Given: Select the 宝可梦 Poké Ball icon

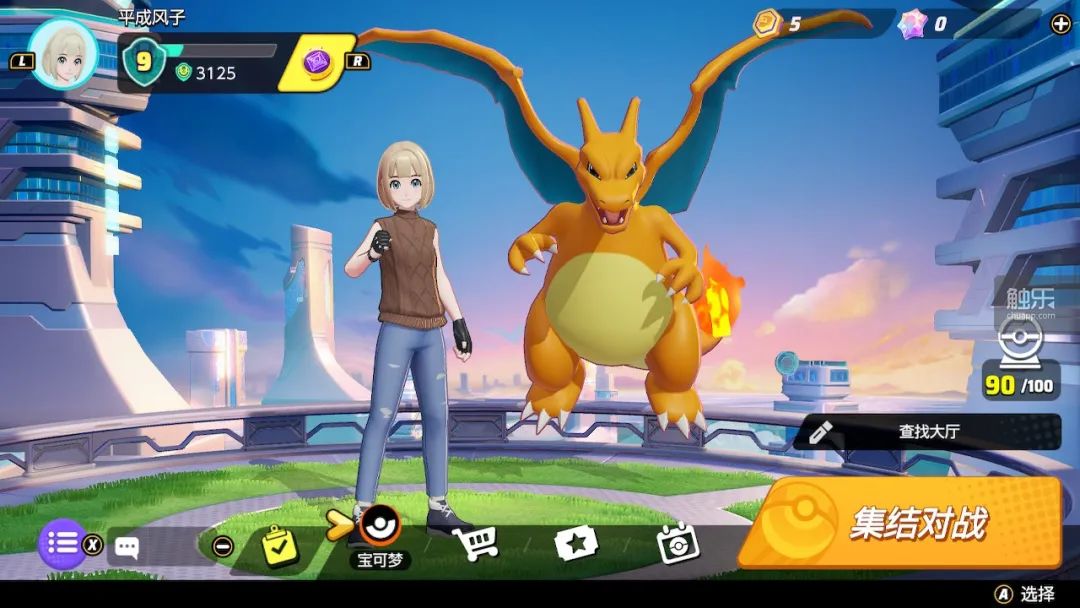Looking at the screenshot, I should (x=381, y=525).
